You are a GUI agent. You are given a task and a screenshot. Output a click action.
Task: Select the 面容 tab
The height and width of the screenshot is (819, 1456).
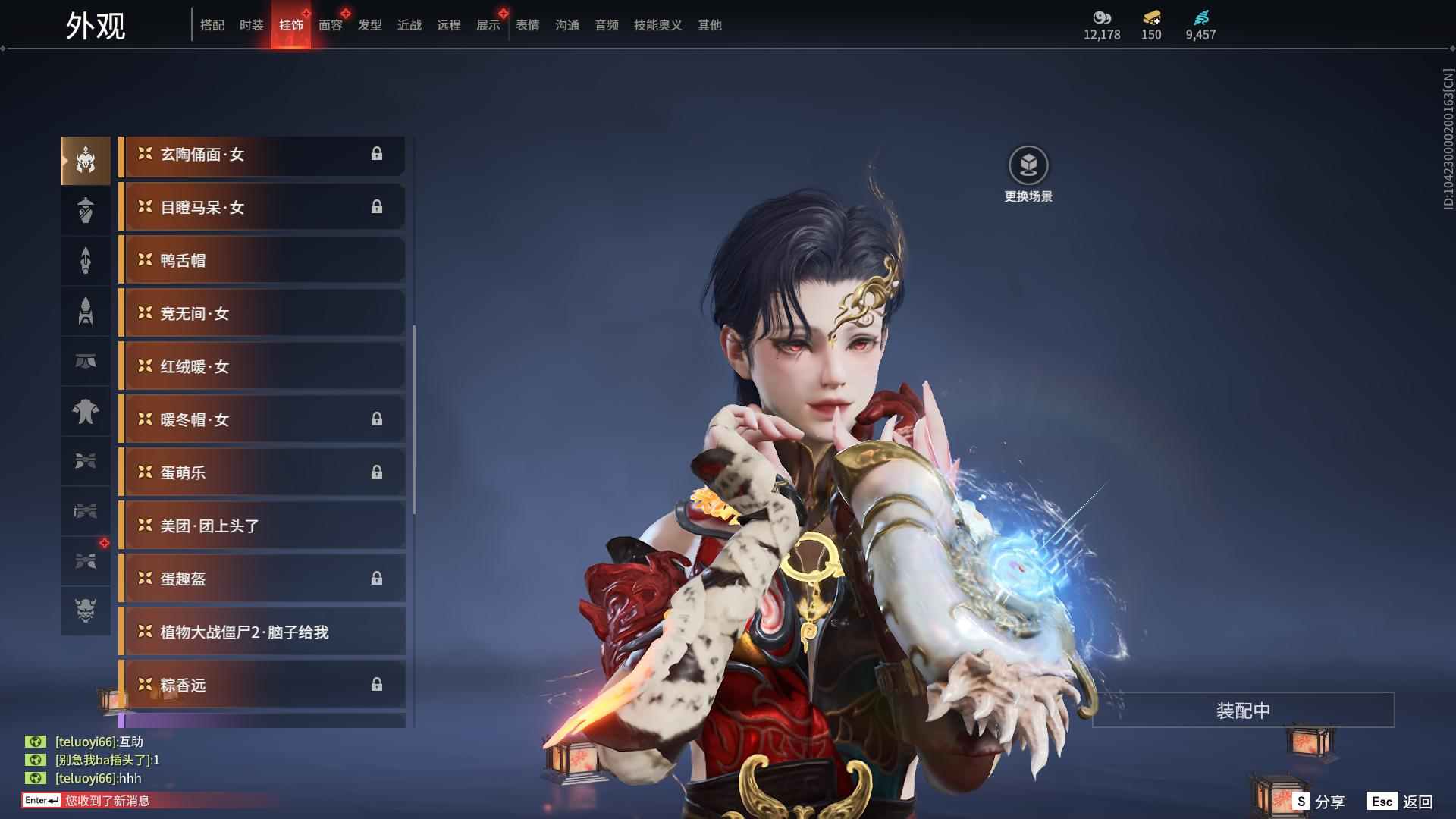[x=331, y=25]
